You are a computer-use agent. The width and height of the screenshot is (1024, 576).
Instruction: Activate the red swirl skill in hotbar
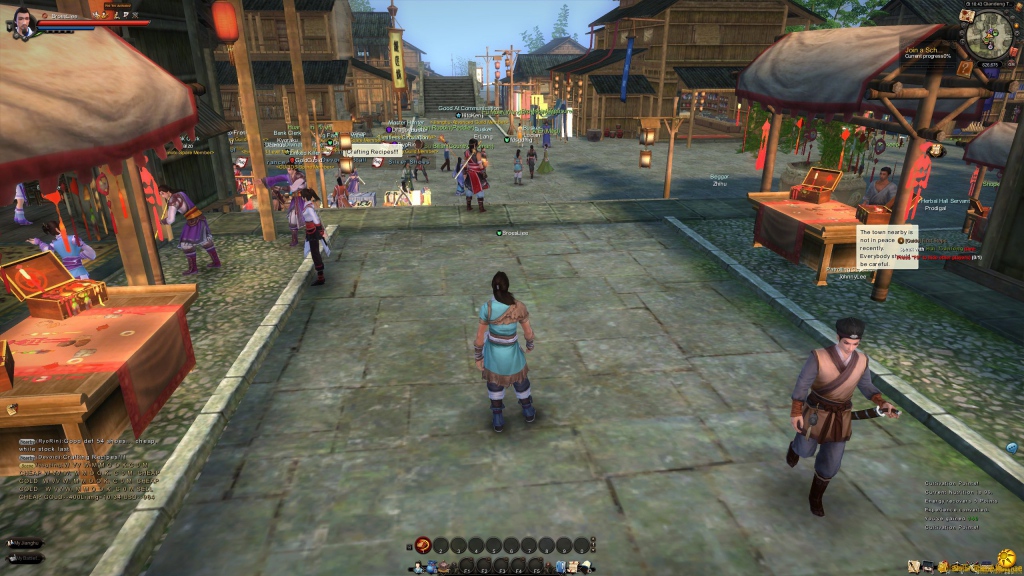pos(422,545)
